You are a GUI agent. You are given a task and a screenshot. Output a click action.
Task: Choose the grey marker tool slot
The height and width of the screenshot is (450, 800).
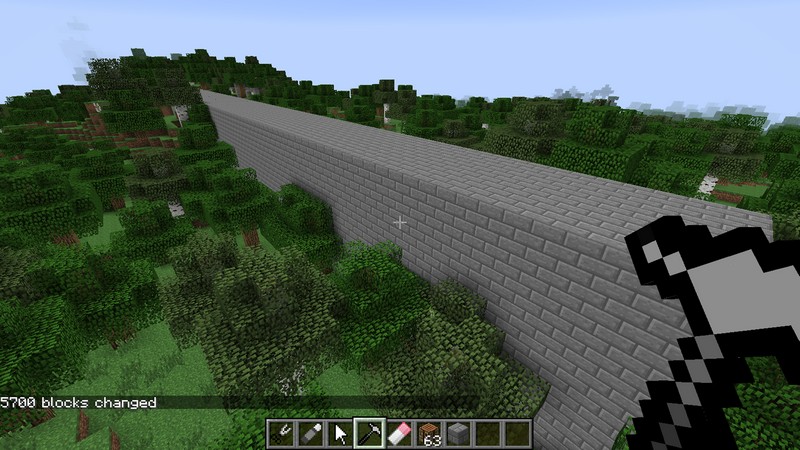pyautogui.click(x=312, y=434)
